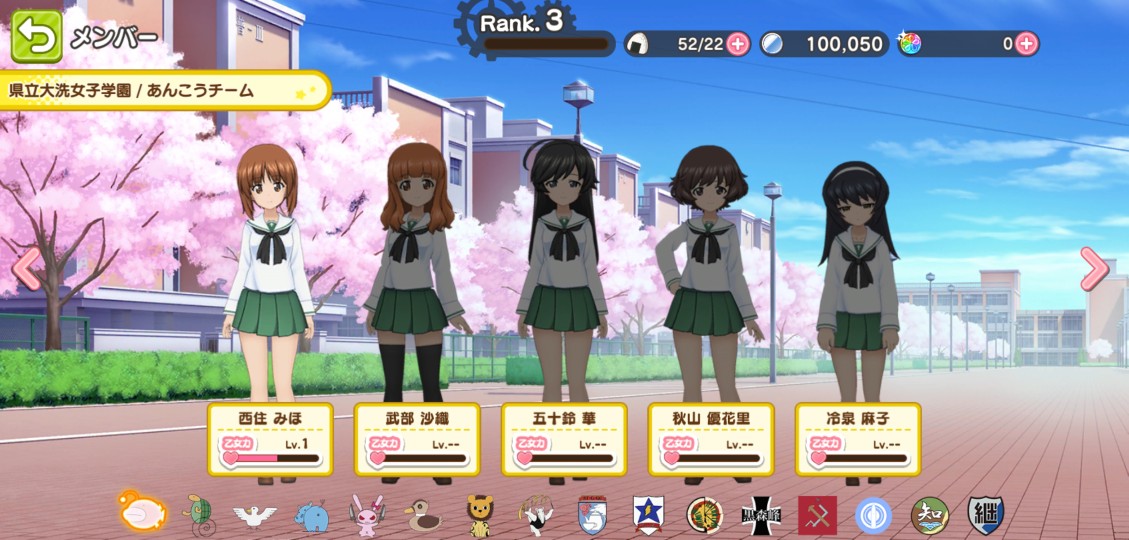The height and width of the screenshot is (540, 1129).
Task: Select the 西住 みほ member card
Action: [272, 438]
